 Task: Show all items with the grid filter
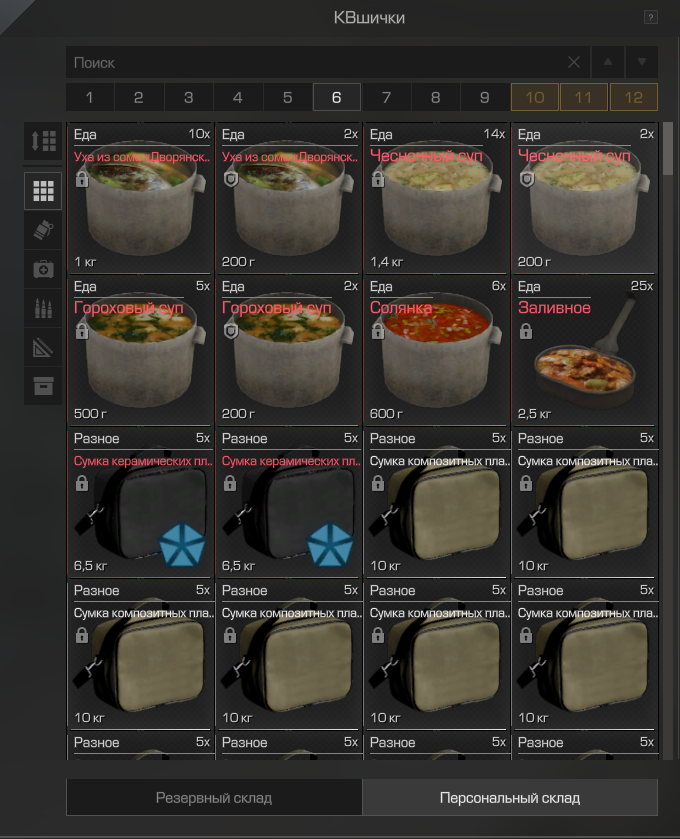click(43, 190)
